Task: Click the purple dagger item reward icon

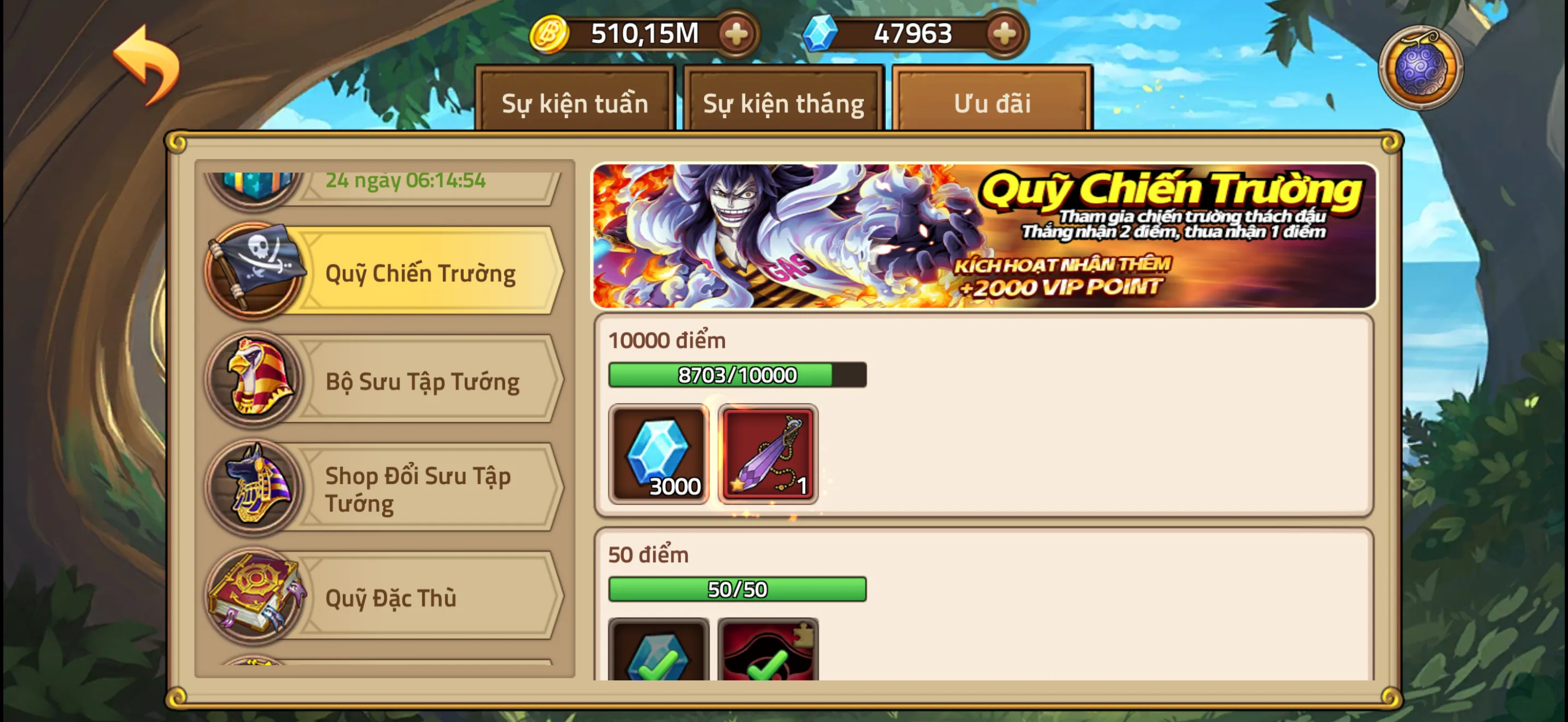Action: pyautogui.click(x=768, y=453)
